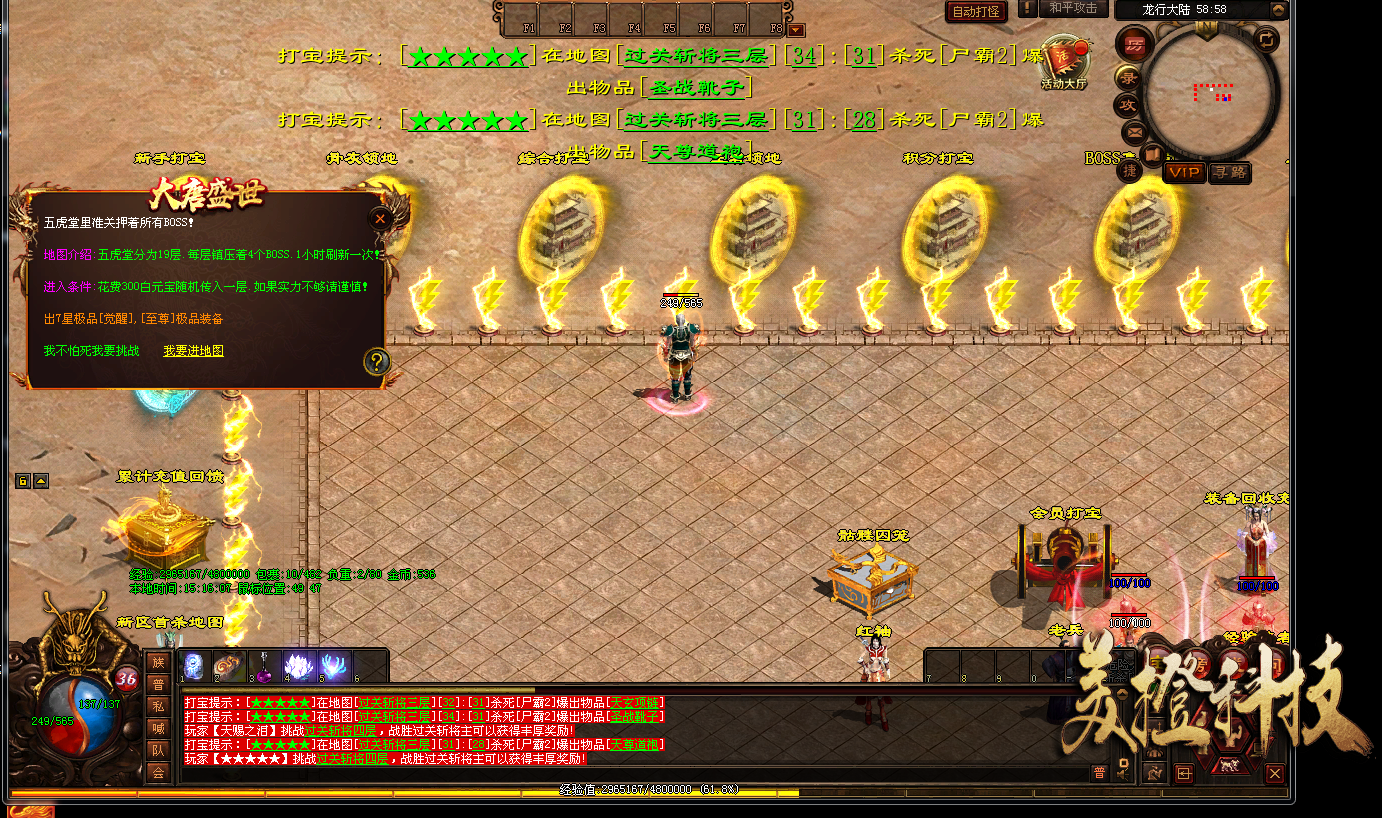Open the dialog's question mark help
1382x818 pixels.
click(x=376, y=361)
